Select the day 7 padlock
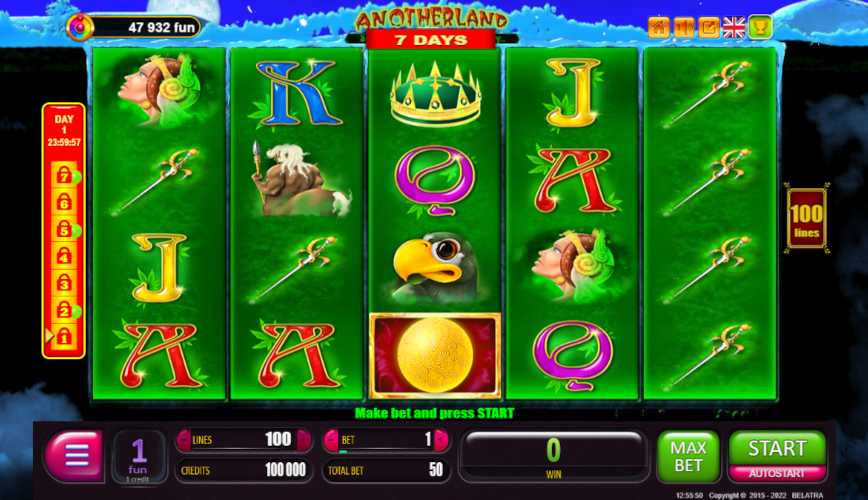 click(64, 176)
